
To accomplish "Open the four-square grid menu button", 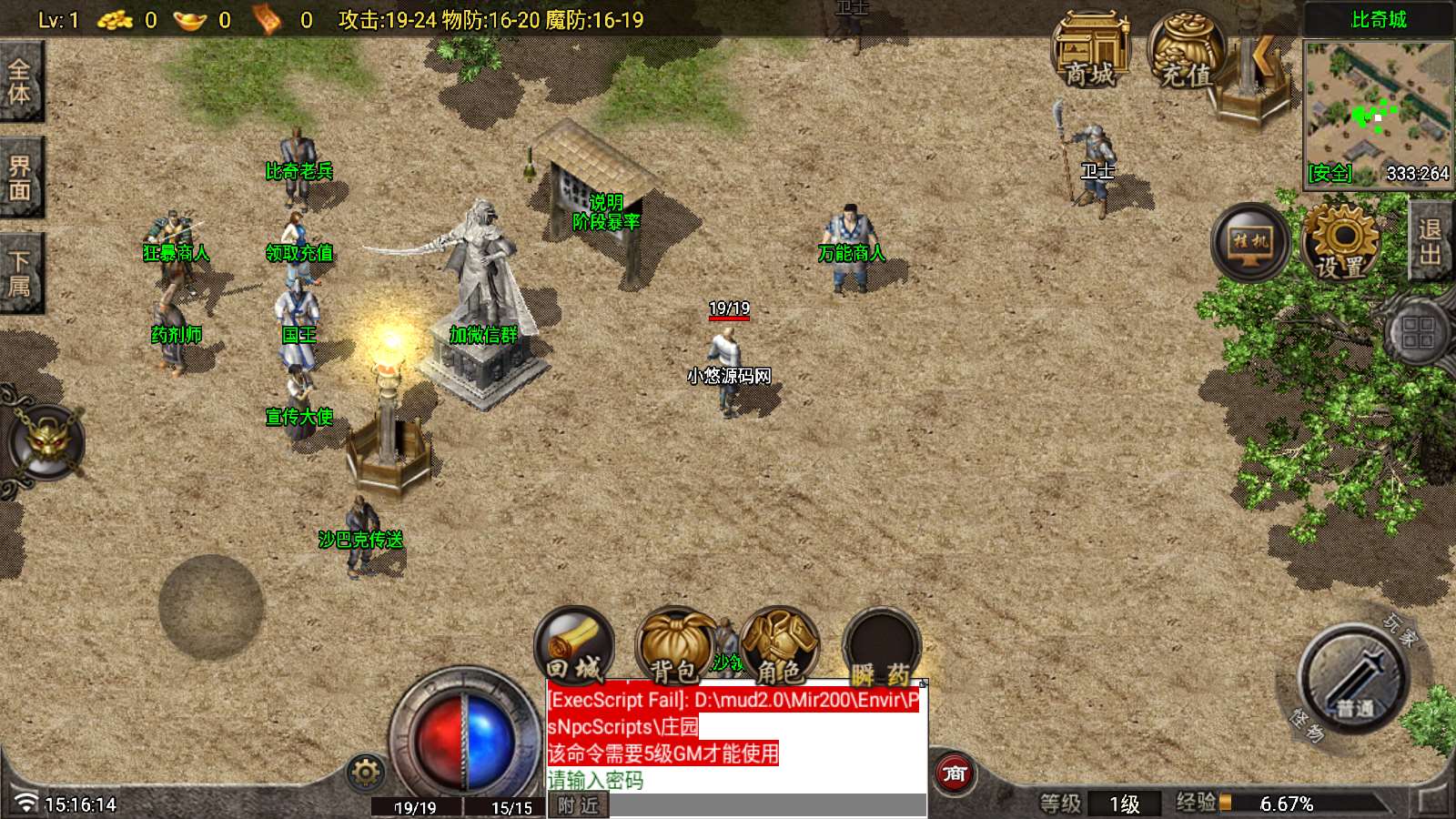I will [x=1418, y=331].
